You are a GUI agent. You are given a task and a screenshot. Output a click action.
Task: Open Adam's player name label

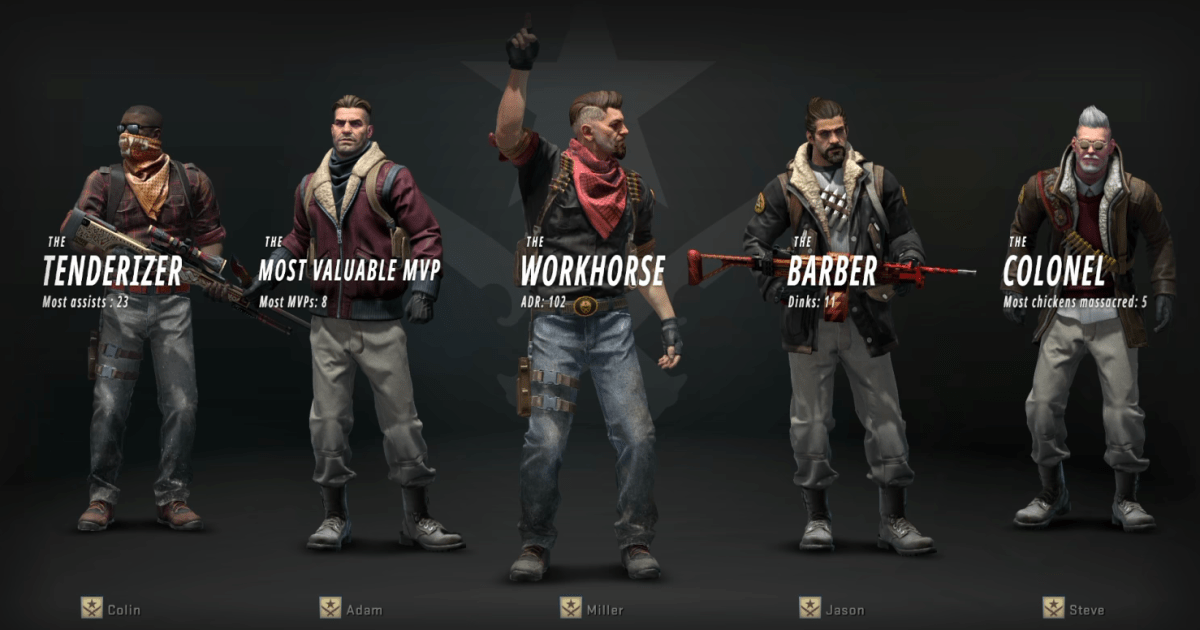click(363, 609)
